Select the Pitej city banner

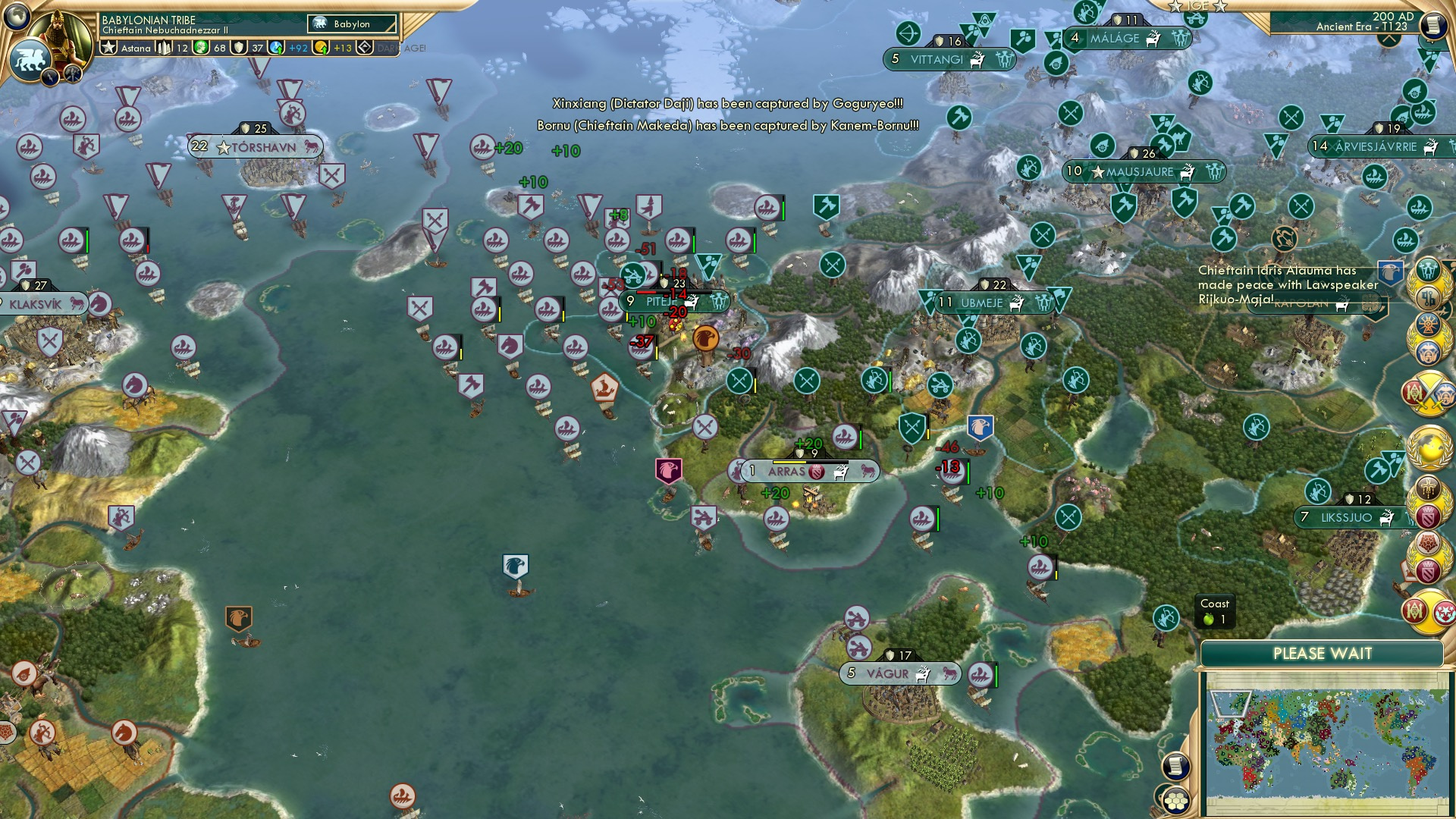pos(667,300)
